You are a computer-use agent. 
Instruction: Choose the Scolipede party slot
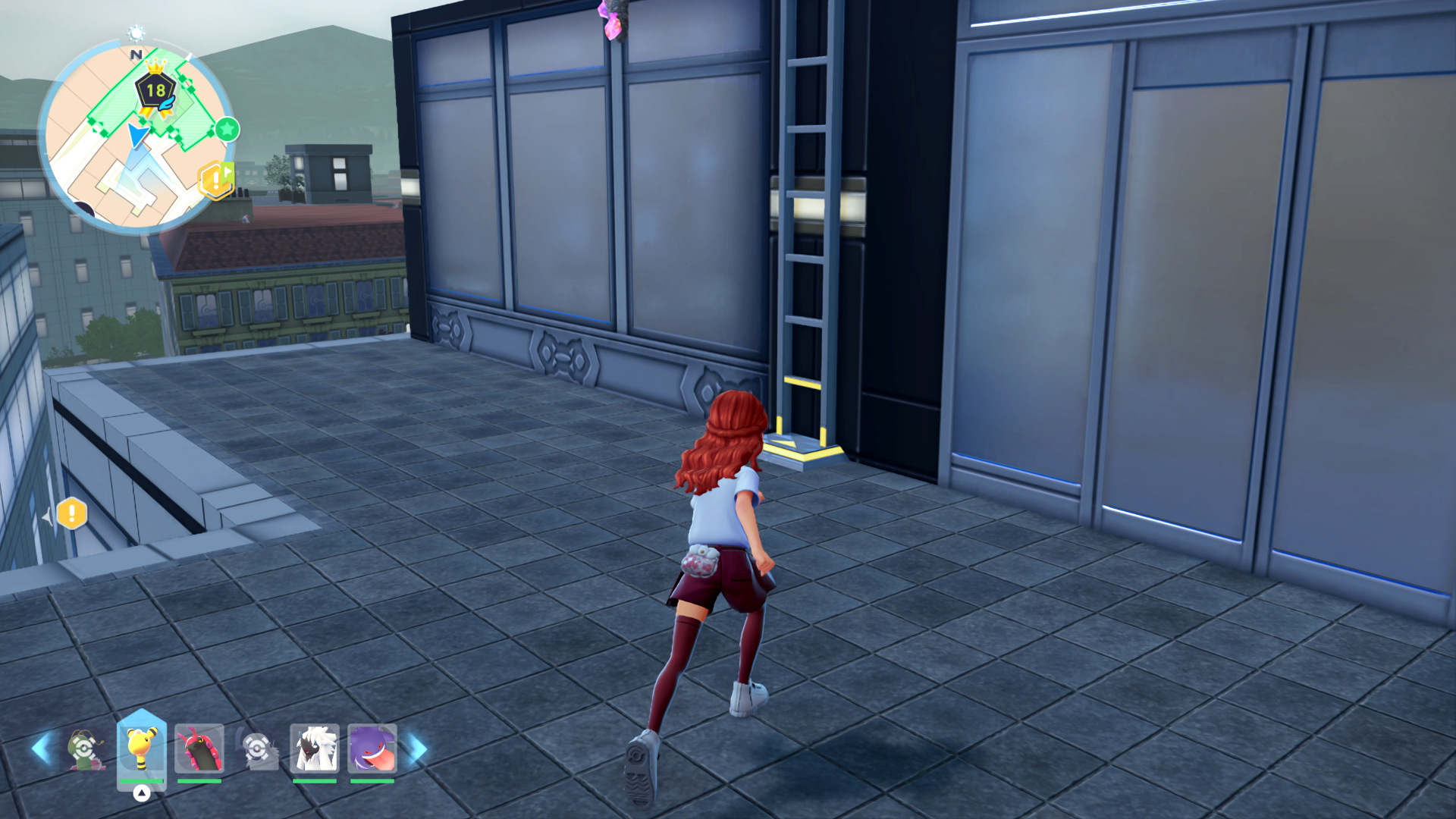(199, 748)
